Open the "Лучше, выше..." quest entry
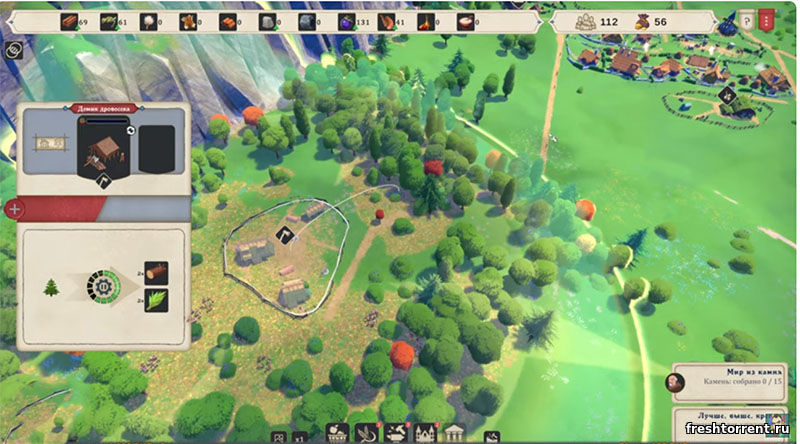800x444 pixels. coord(735,417)
